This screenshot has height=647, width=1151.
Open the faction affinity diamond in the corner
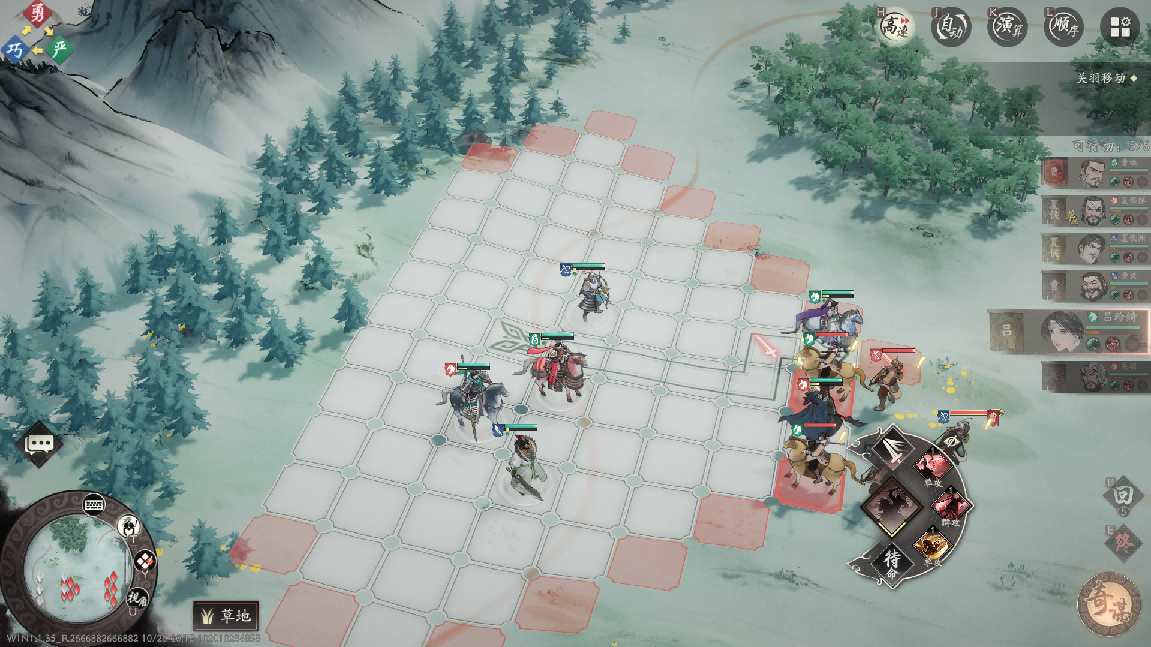(x=37, y=31)
